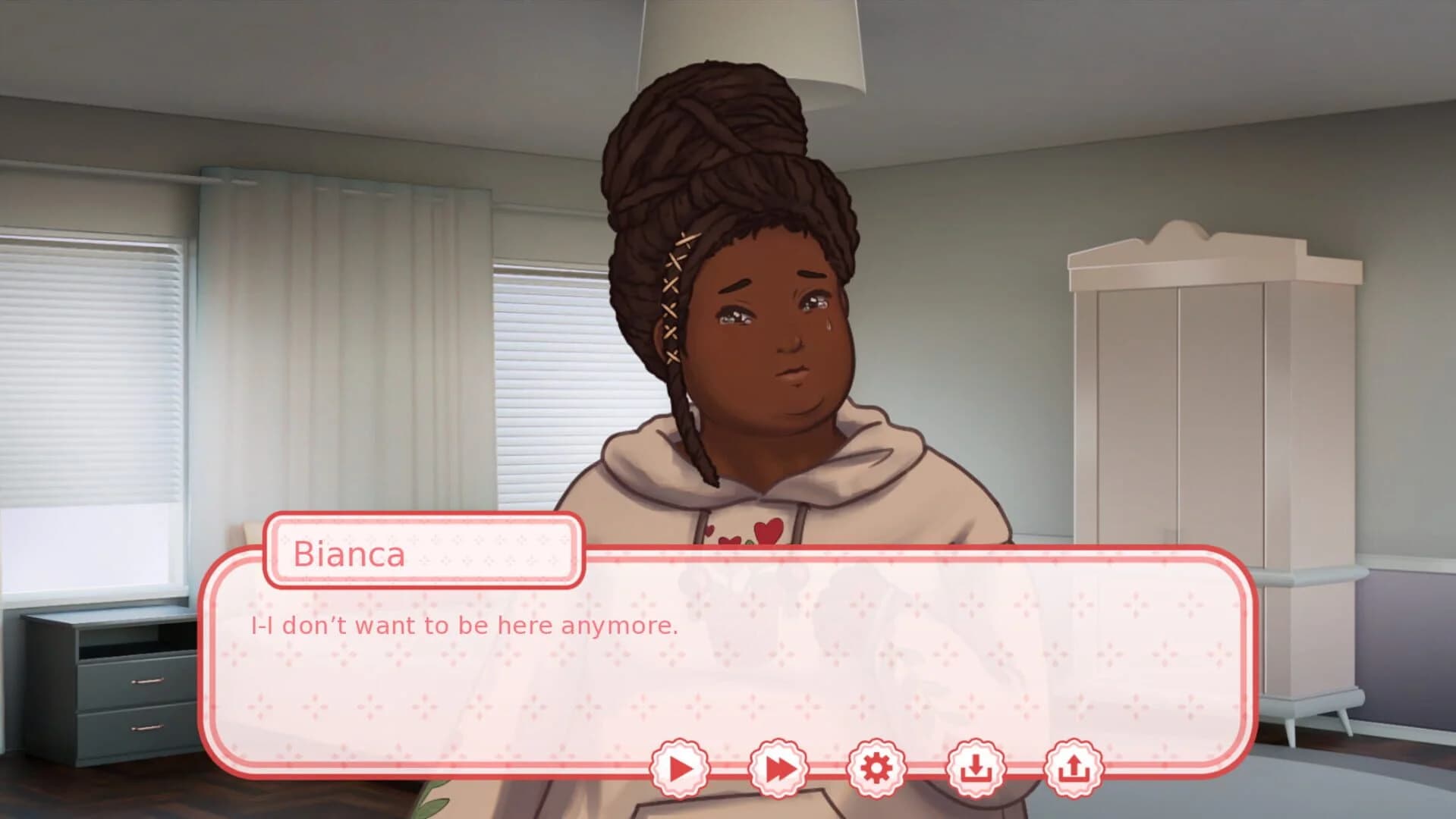Image resolution: width=1456 pixels, height=819 pixels.
Task: Save the game using the download-arrow icon
Action: (976, 767)
